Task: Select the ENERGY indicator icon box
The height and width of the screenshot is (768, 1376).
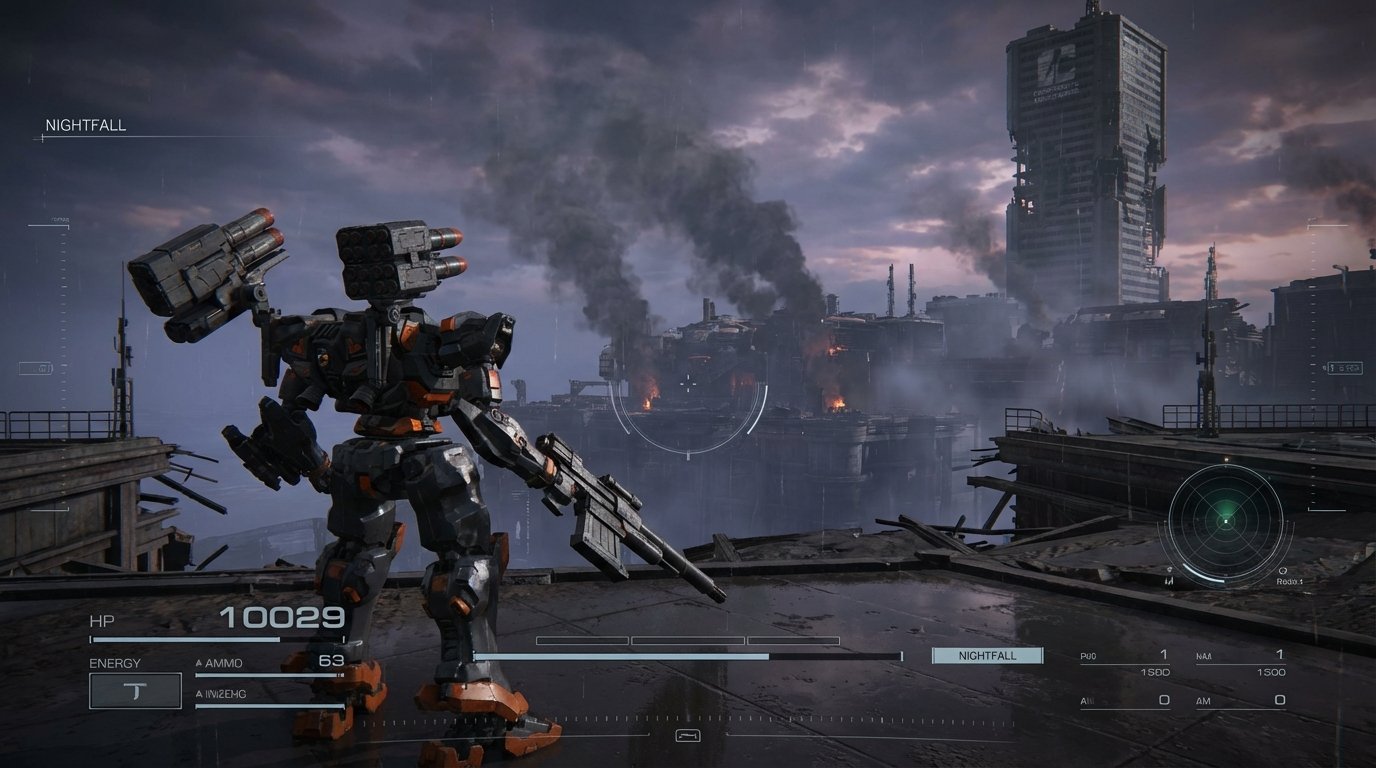Action: [134, 690]
